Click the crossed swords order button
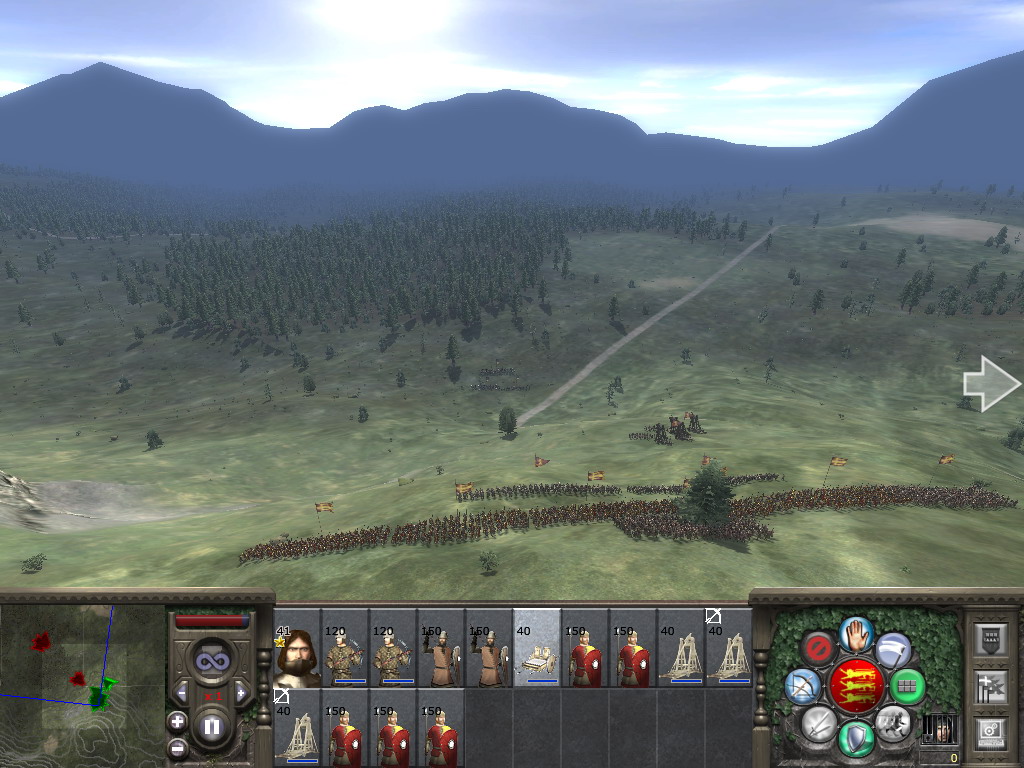Viewport: 1024px width, 768px height. 819,722
